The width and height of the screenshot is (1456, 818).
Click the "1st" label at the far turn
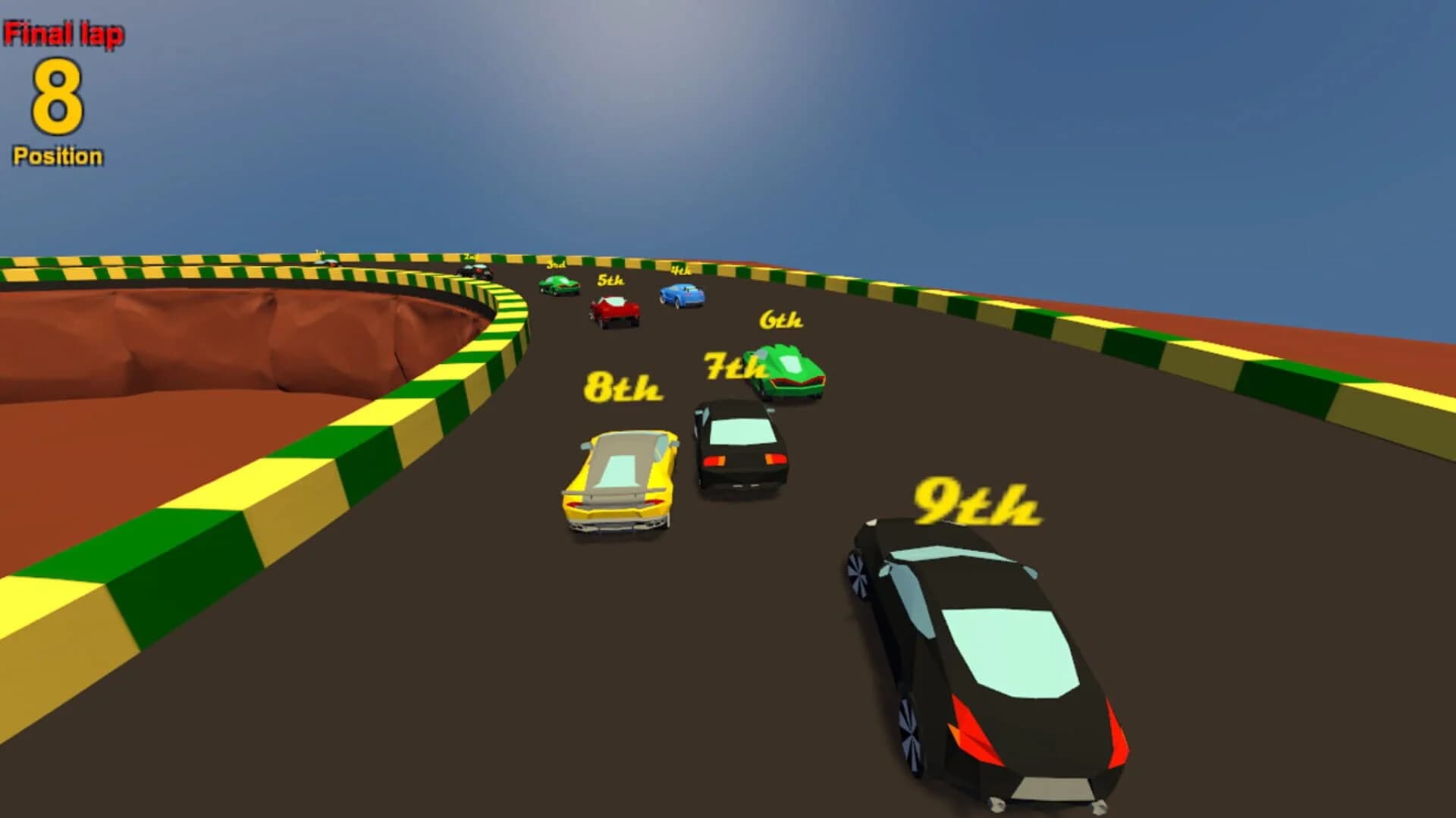click(x=319, y=252)
